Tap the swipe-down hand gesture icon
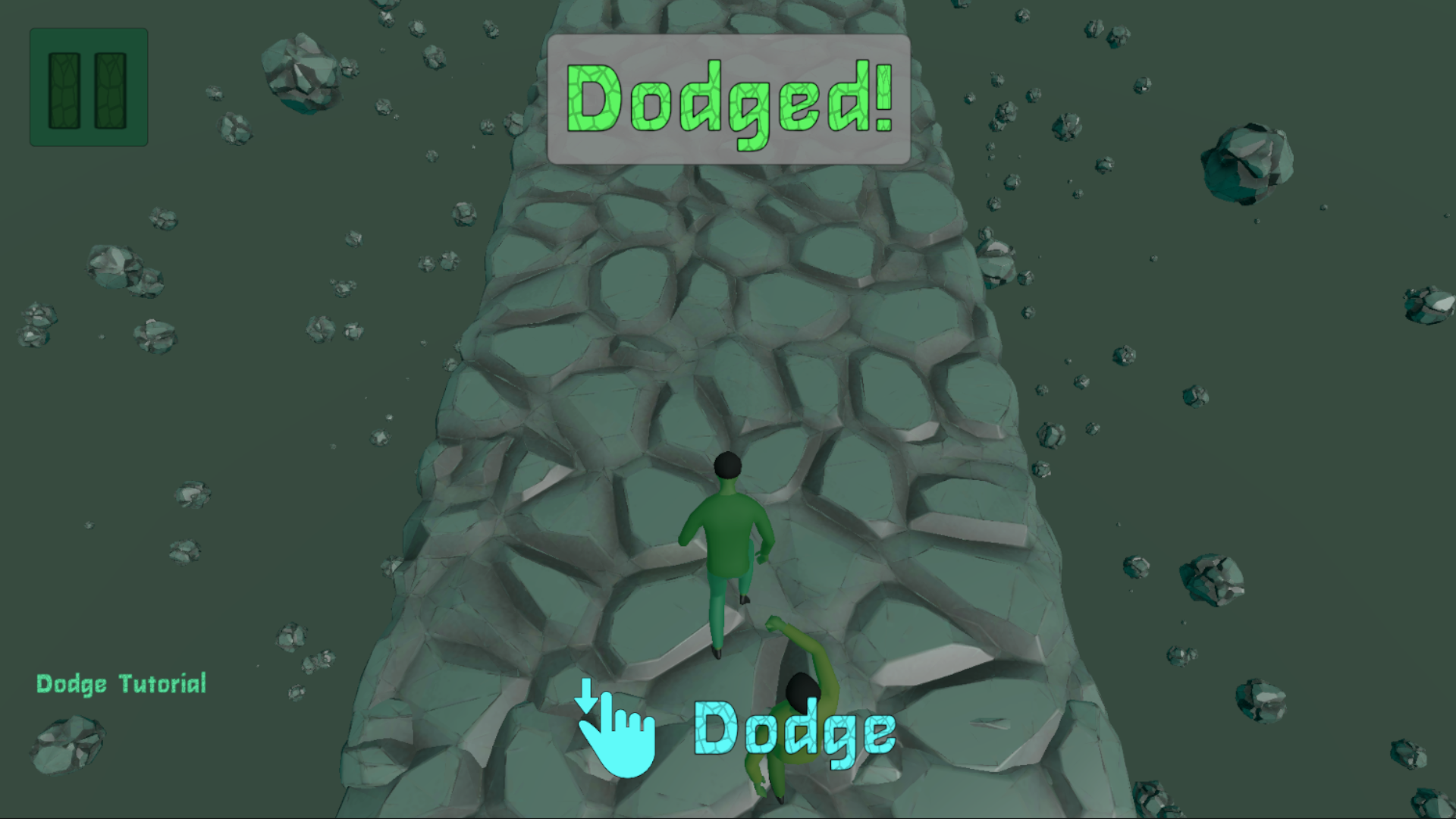The width and height of the screenshot is (1456, 819). (618, 736)
